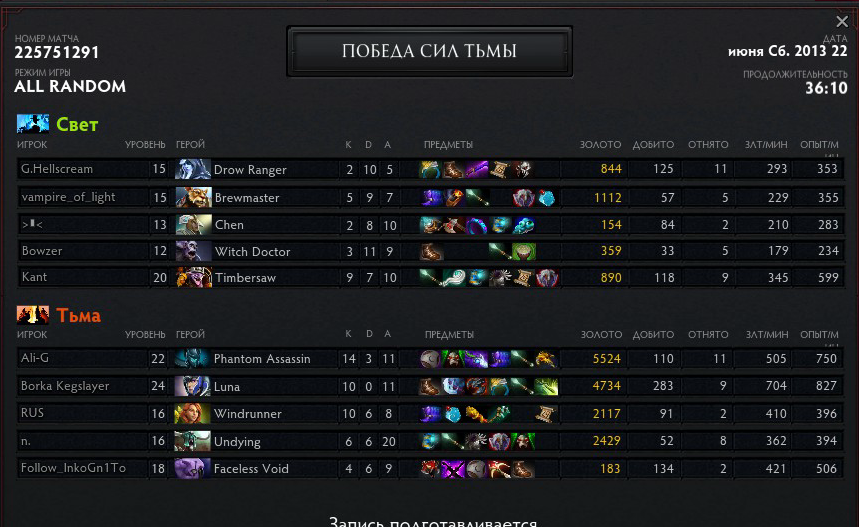Click the Luna hero portrait
Image resolution: width=859 pixels, height=527 pixels.
(x=192, y=386)
